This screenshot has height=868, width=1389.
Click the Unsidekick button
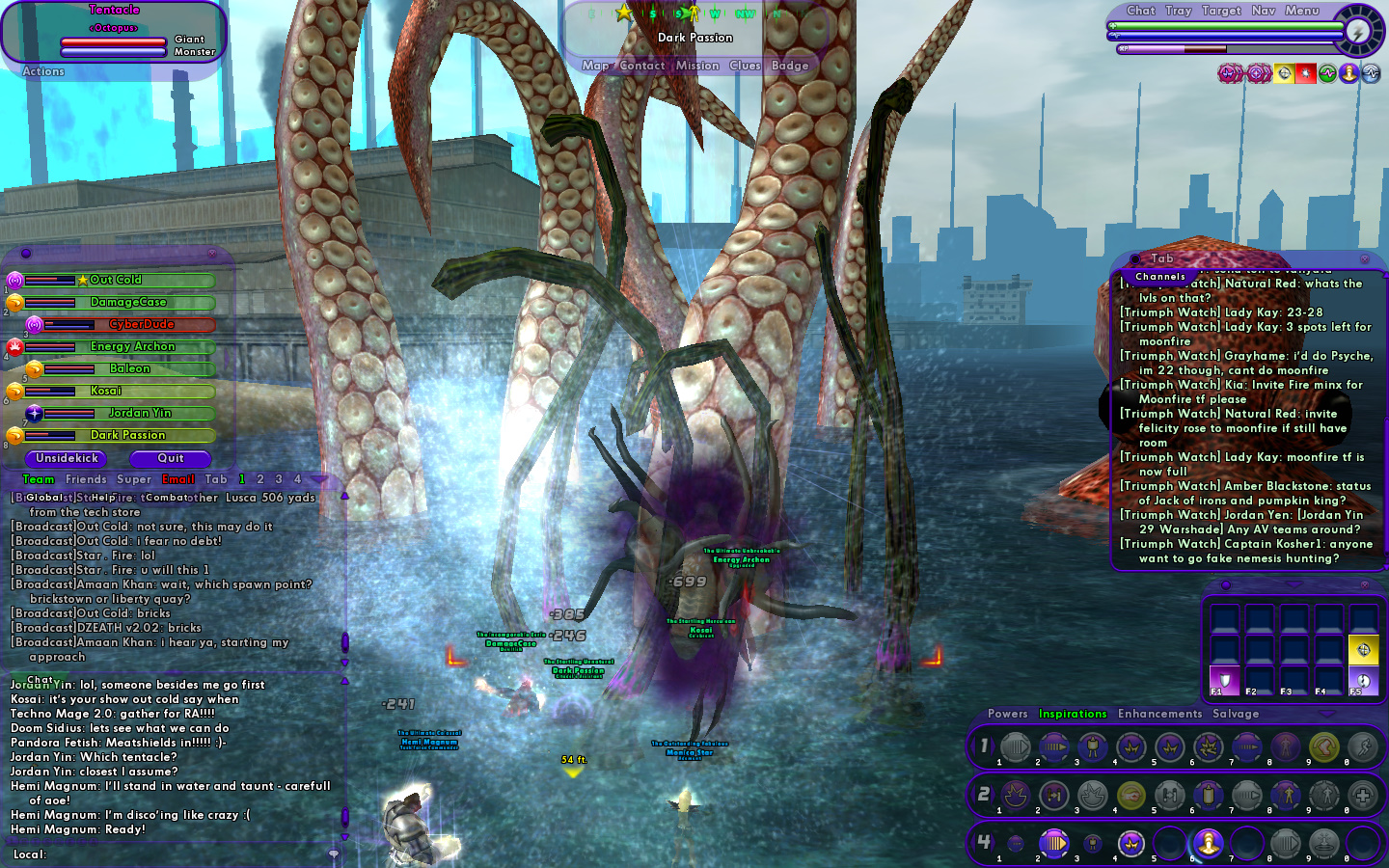68,458
